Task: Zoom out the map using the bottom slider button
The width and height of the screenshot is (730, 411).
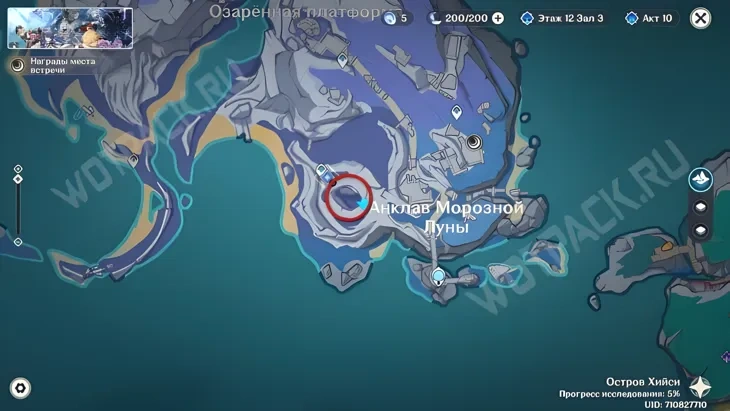Action: tap(18, 241)
